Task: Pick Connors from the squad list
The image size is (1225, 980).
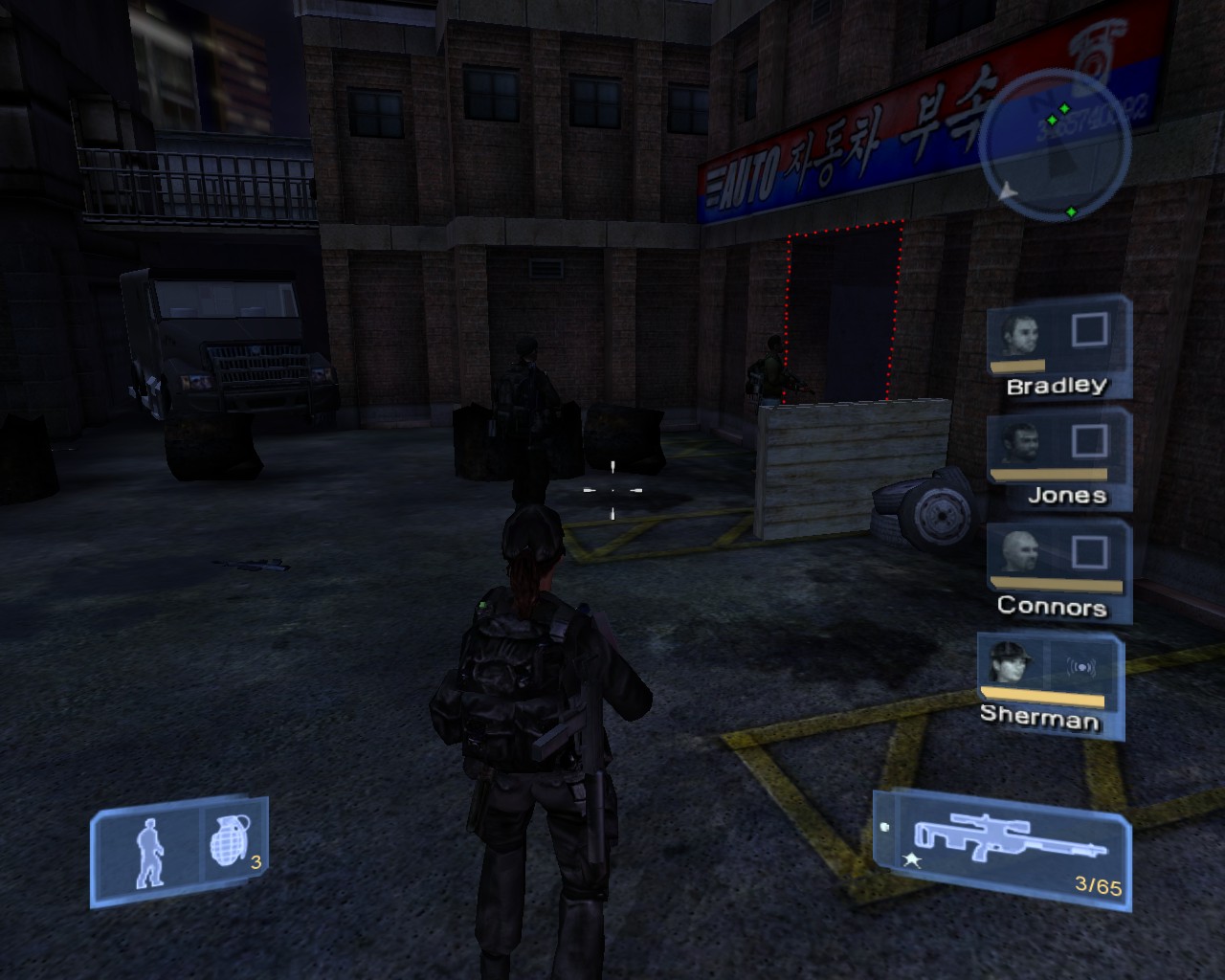Action: (1058, 571)
